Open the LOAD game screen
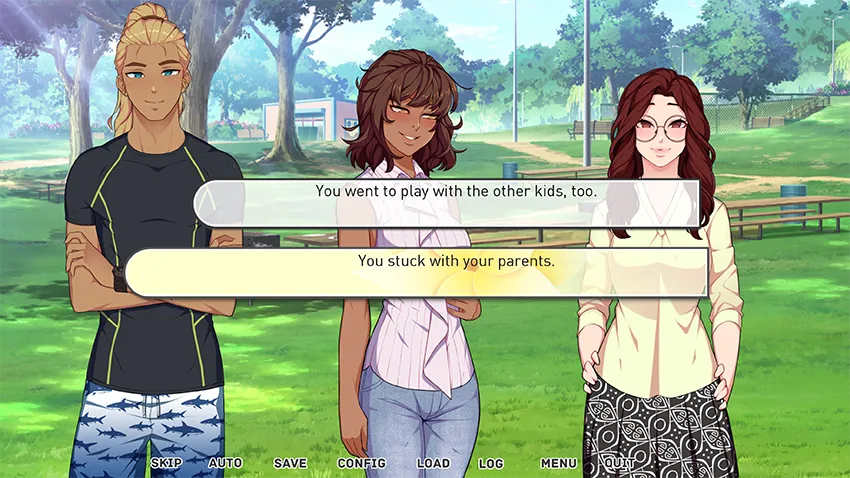 tap(433, 464)
